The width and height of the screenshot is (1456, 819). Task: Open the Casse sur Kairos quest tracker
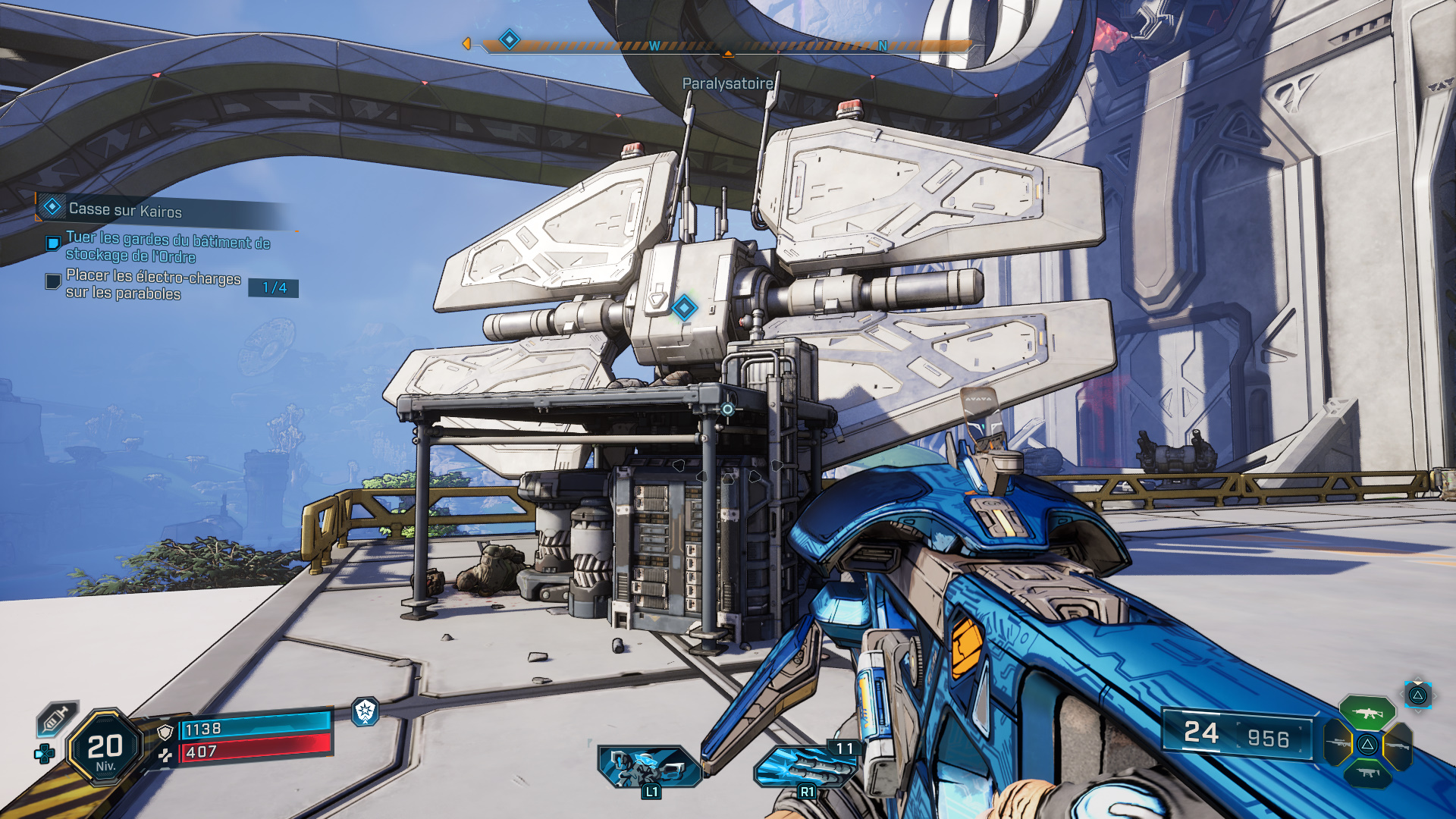click(125, 209)
